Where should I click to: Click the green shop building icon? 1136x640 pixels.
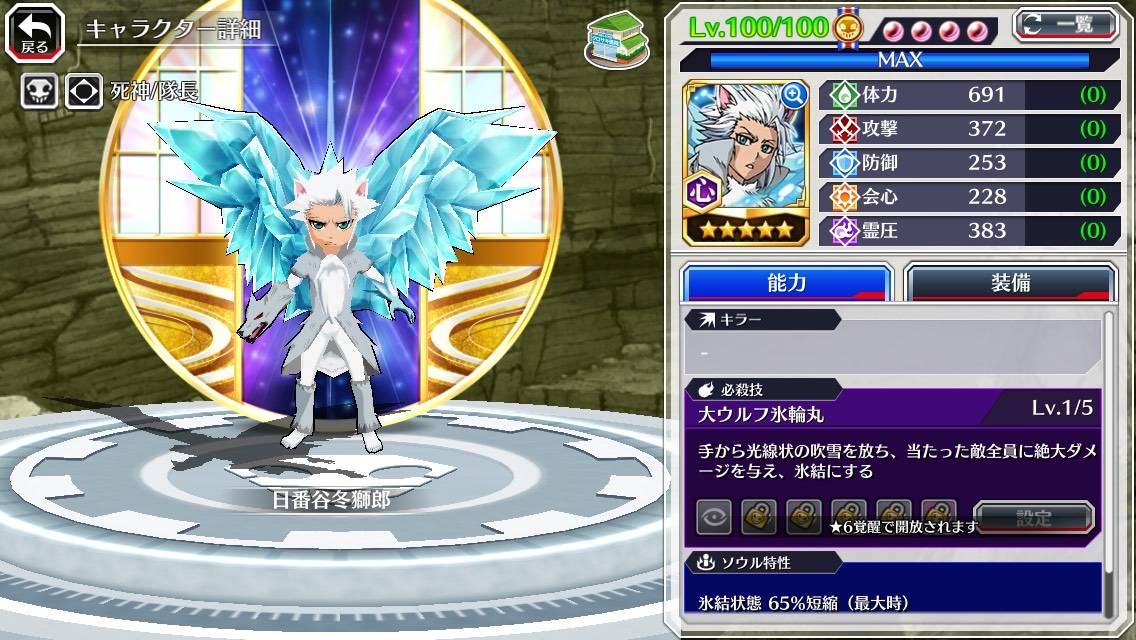[611, 39]
